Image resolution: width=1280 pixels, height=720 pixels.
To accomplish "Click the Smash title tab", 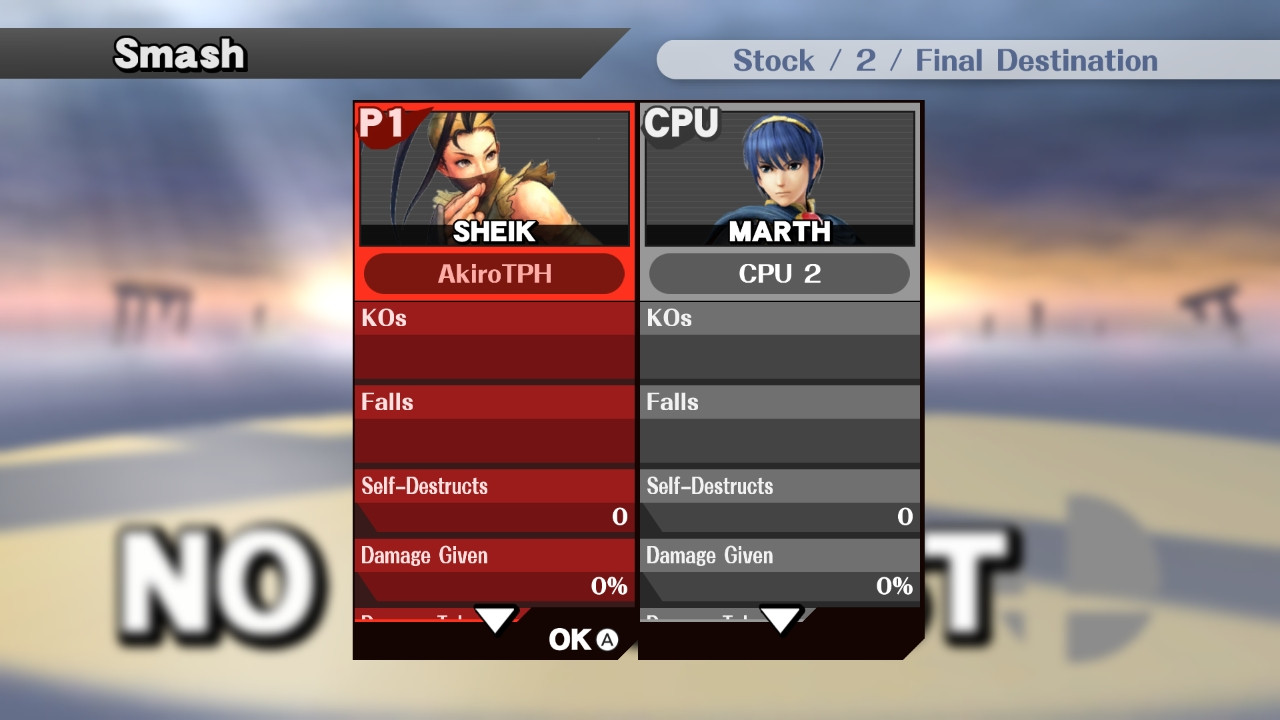I will click(x=178, y=55).
